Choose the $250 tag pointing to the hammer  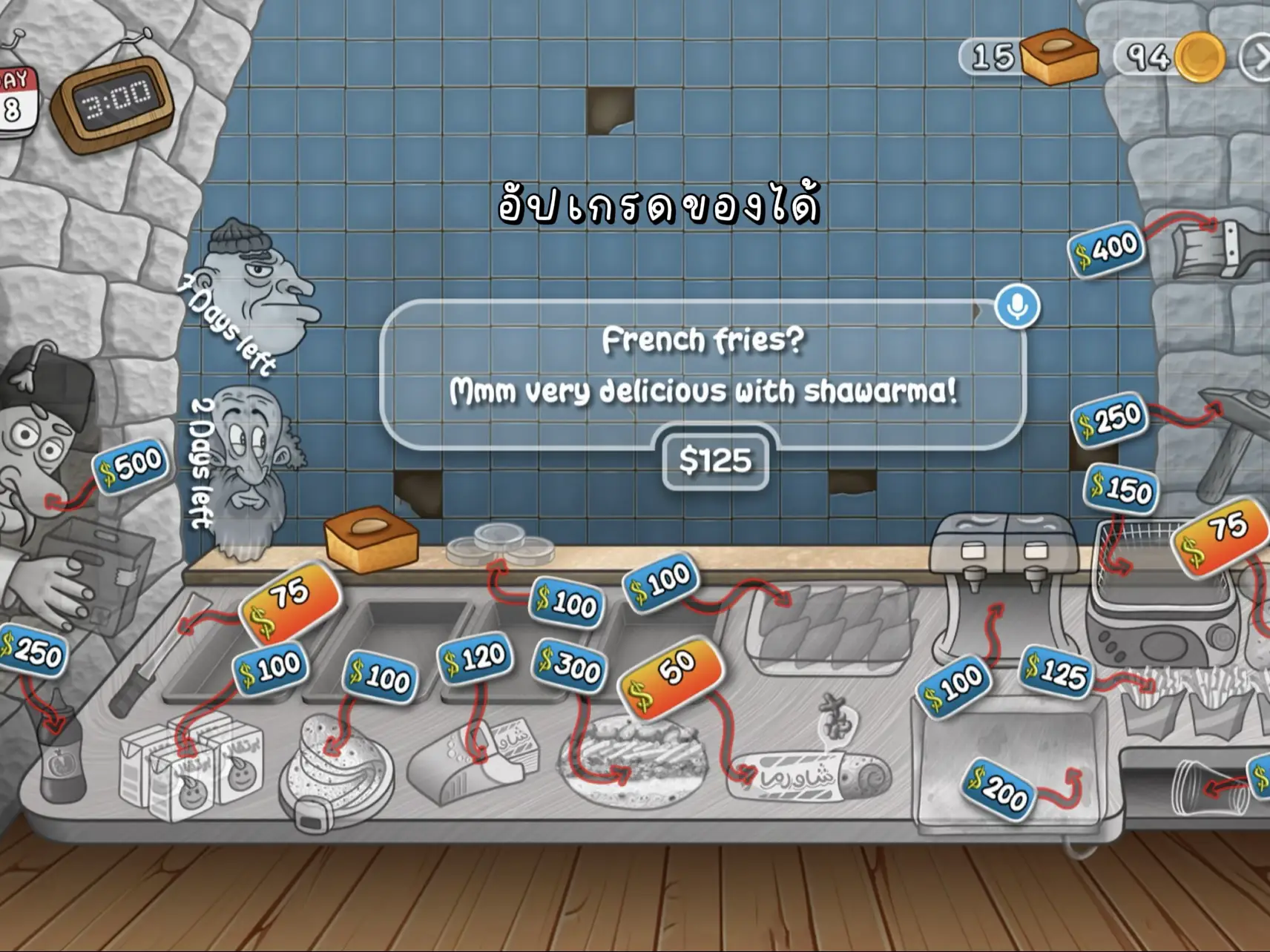(1110, 419)
